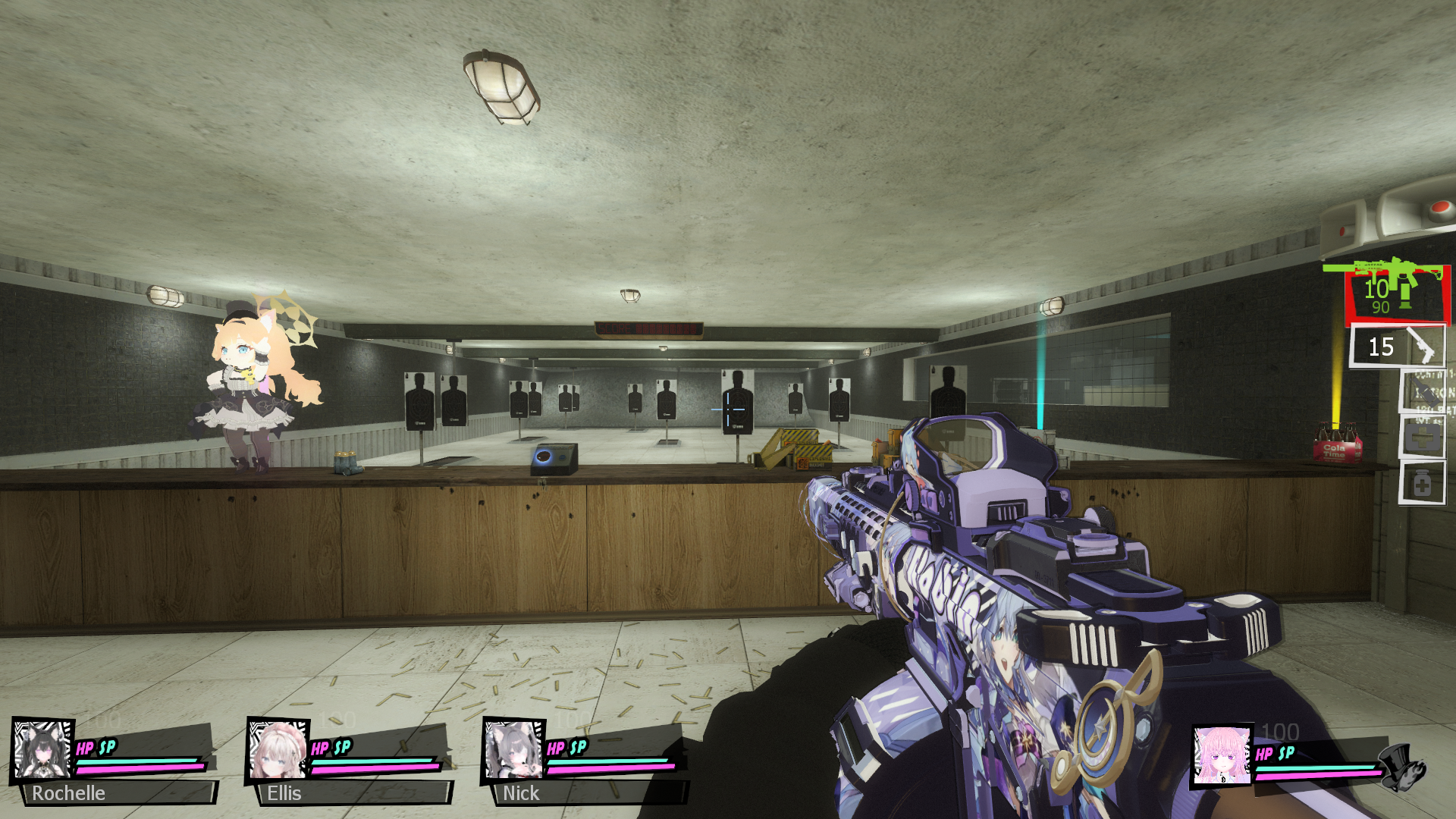Viewport: 1456px width, 819px height.
Task: Click the pink-haired player portrait
Action: tap(1222, 755)
